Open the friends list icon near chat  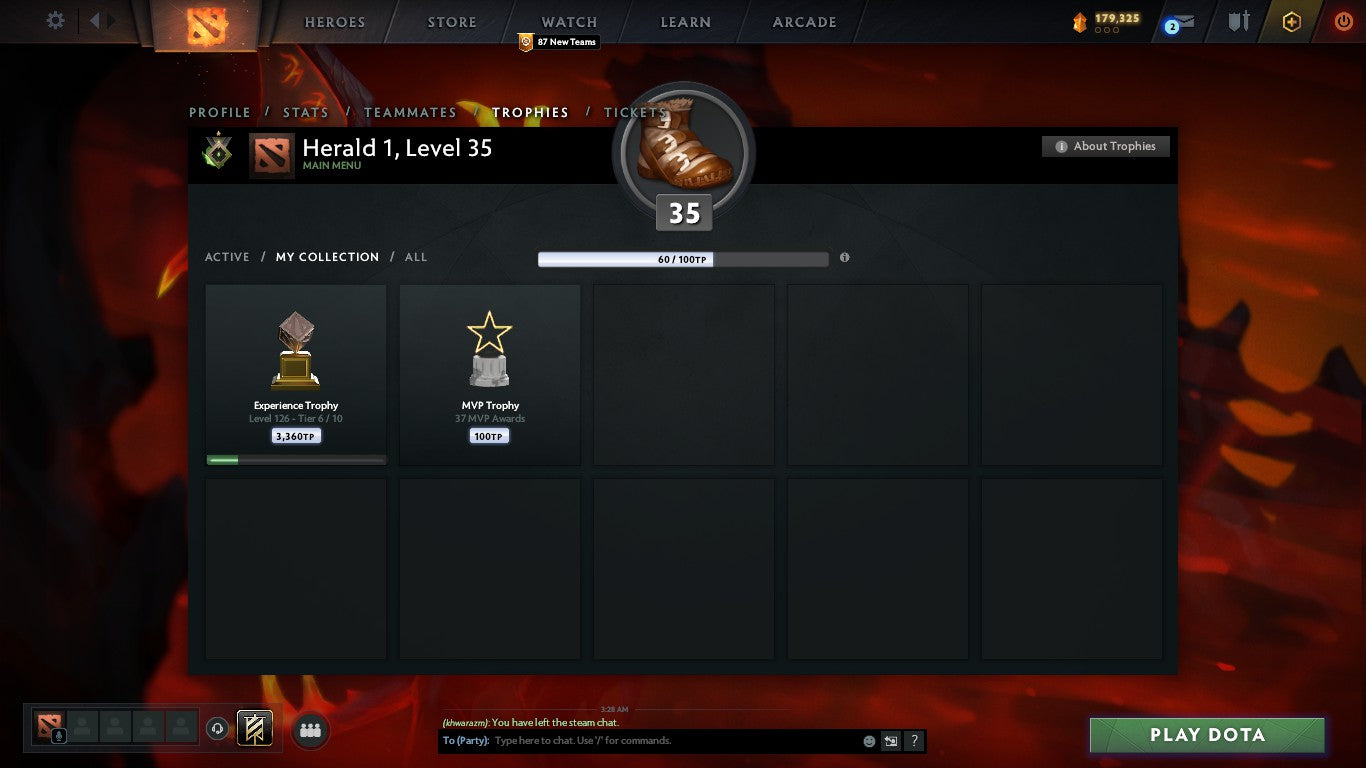pos(311,731)
